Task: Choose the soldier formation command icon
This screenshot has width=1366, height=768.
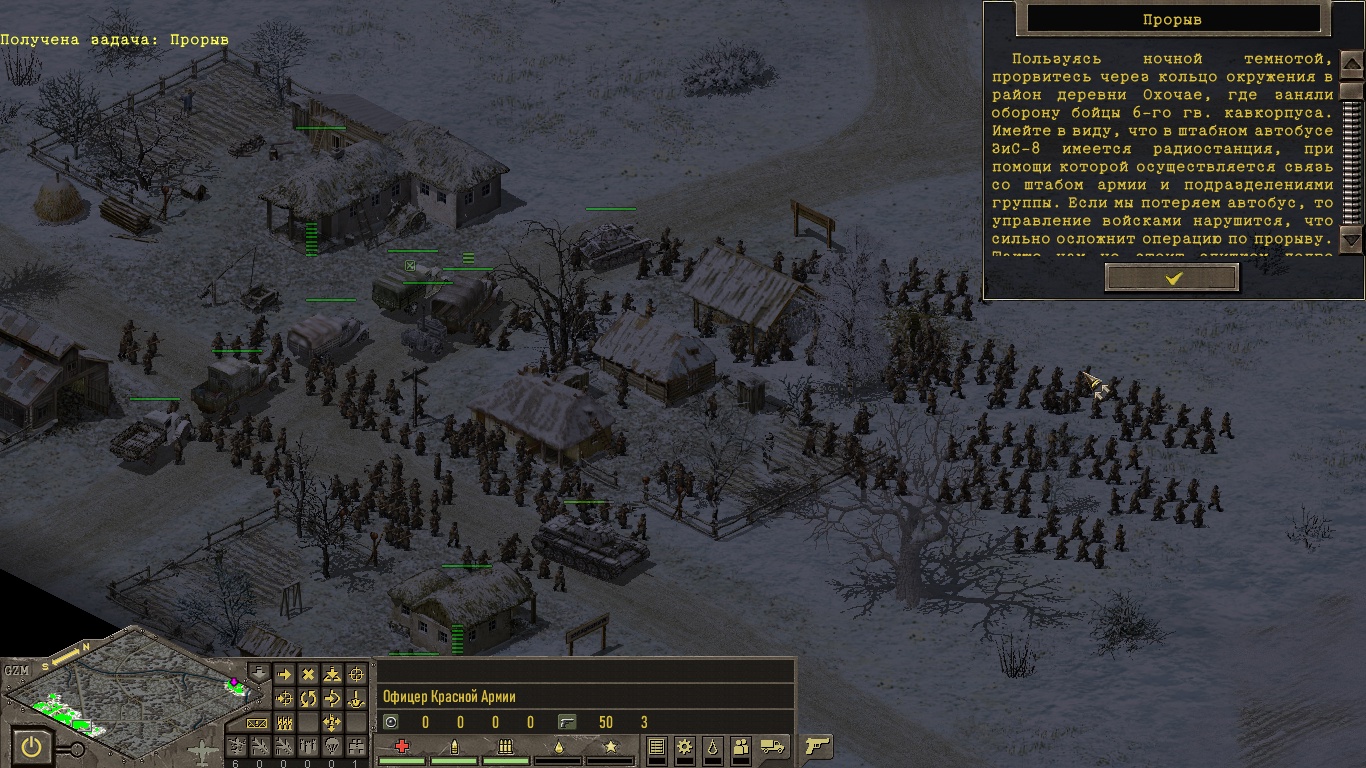Action: [284, 723]
